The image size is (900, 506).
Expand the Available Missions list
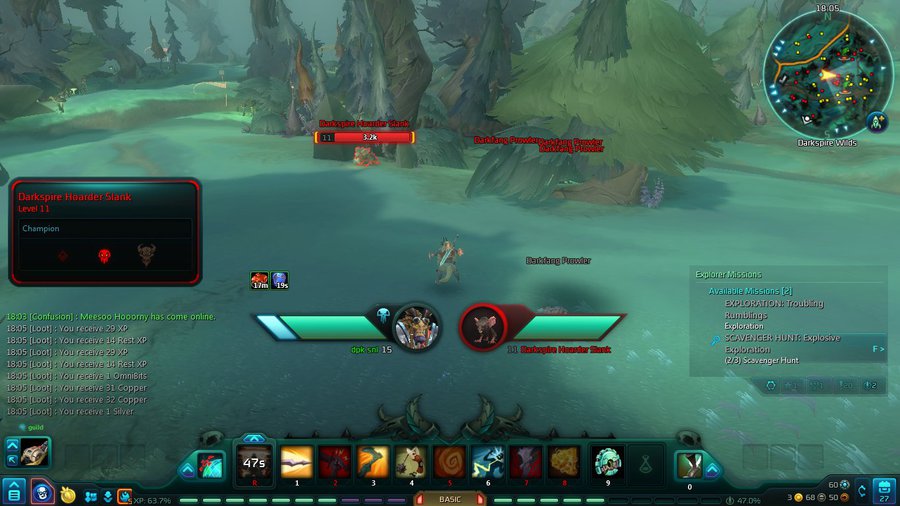tap(750, 291)
